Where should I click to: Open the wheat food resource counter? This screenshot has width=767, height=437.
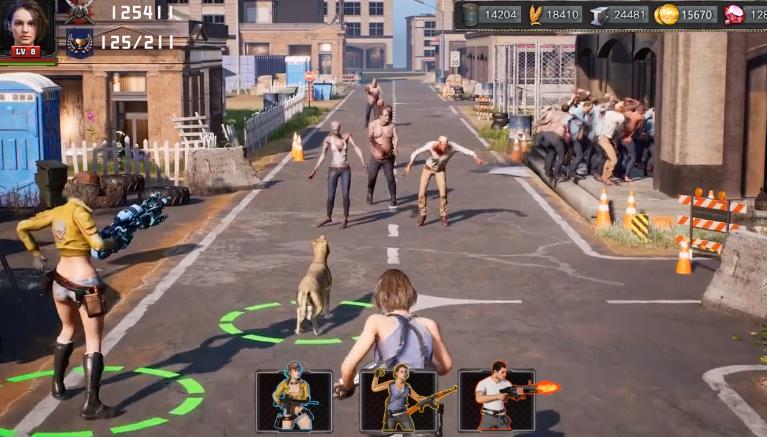554,14
